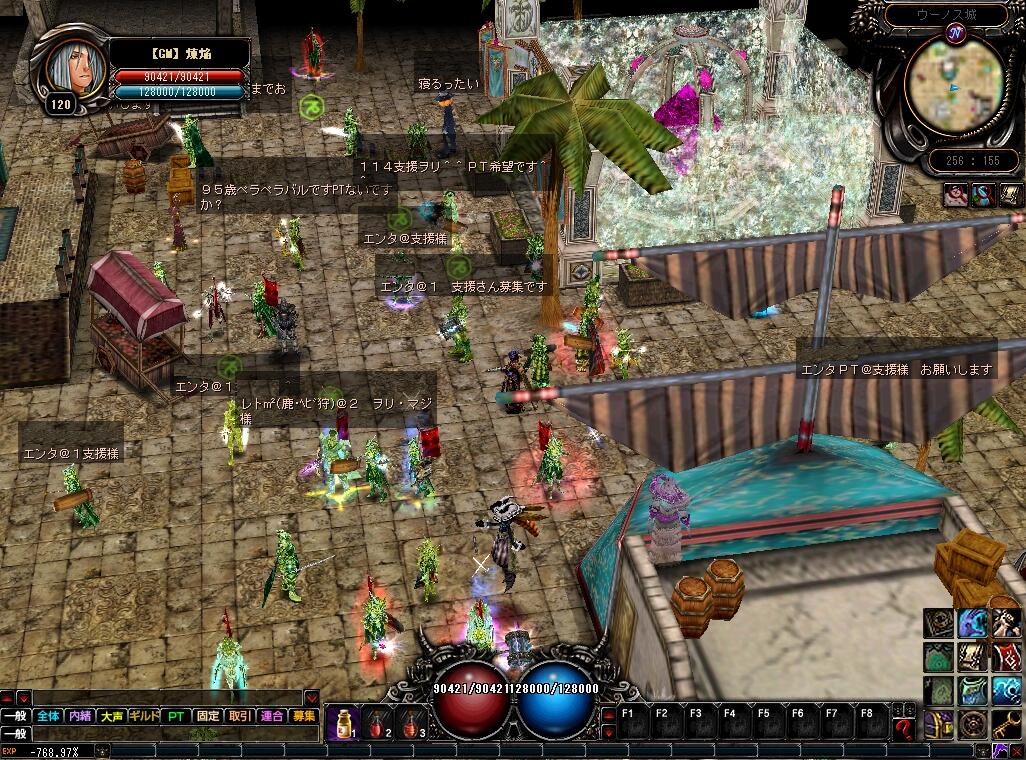Switch chat to the 全体 channel
Viewport: 1026px width, 760px height.
click(48, 716)
